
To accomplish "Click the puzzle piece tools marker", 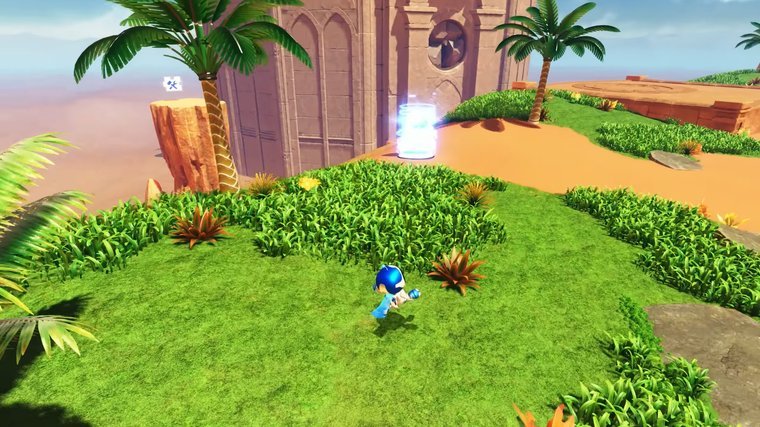I will click(x=172, y=85).
